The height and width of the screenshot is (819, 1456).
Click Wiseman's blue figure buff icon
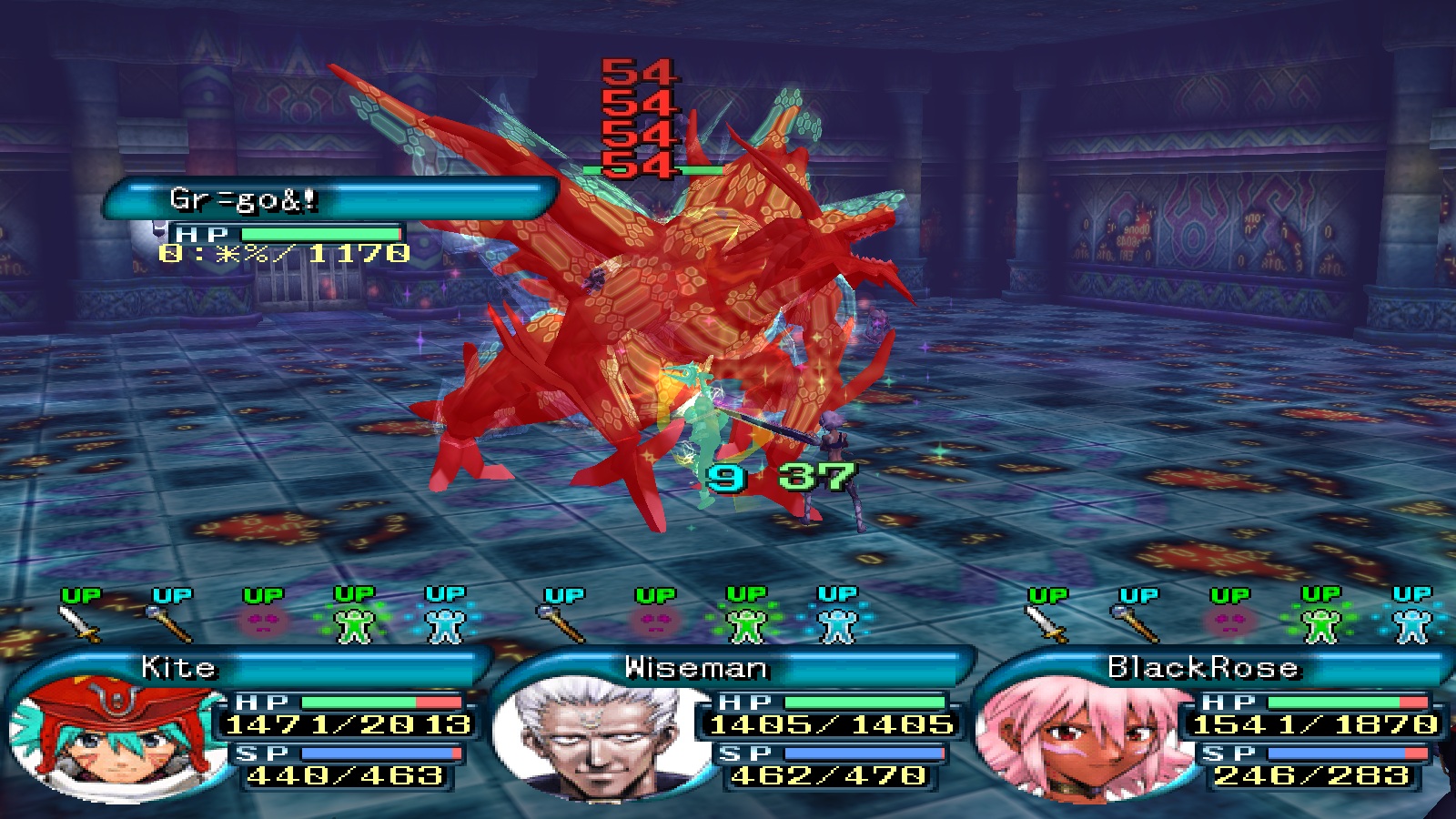click(x=837, y=623)
